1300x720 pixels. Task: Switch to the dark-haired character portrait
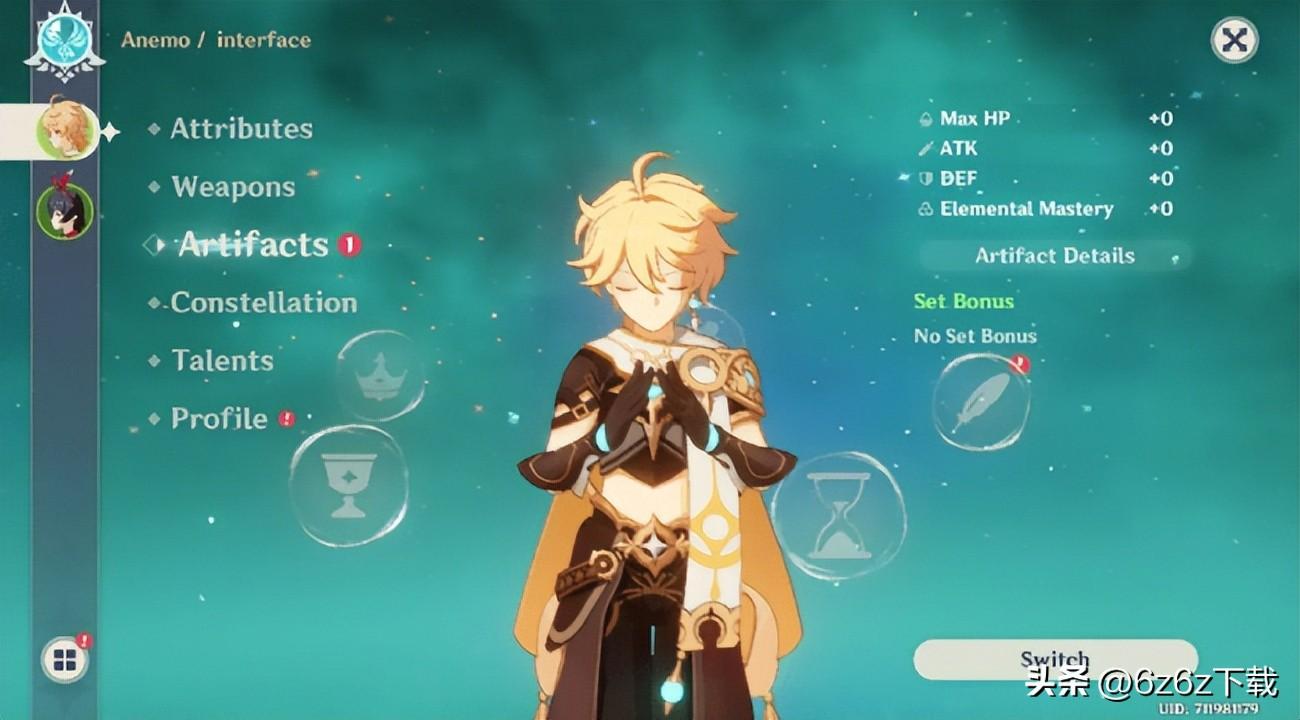(x=65, y=211)
